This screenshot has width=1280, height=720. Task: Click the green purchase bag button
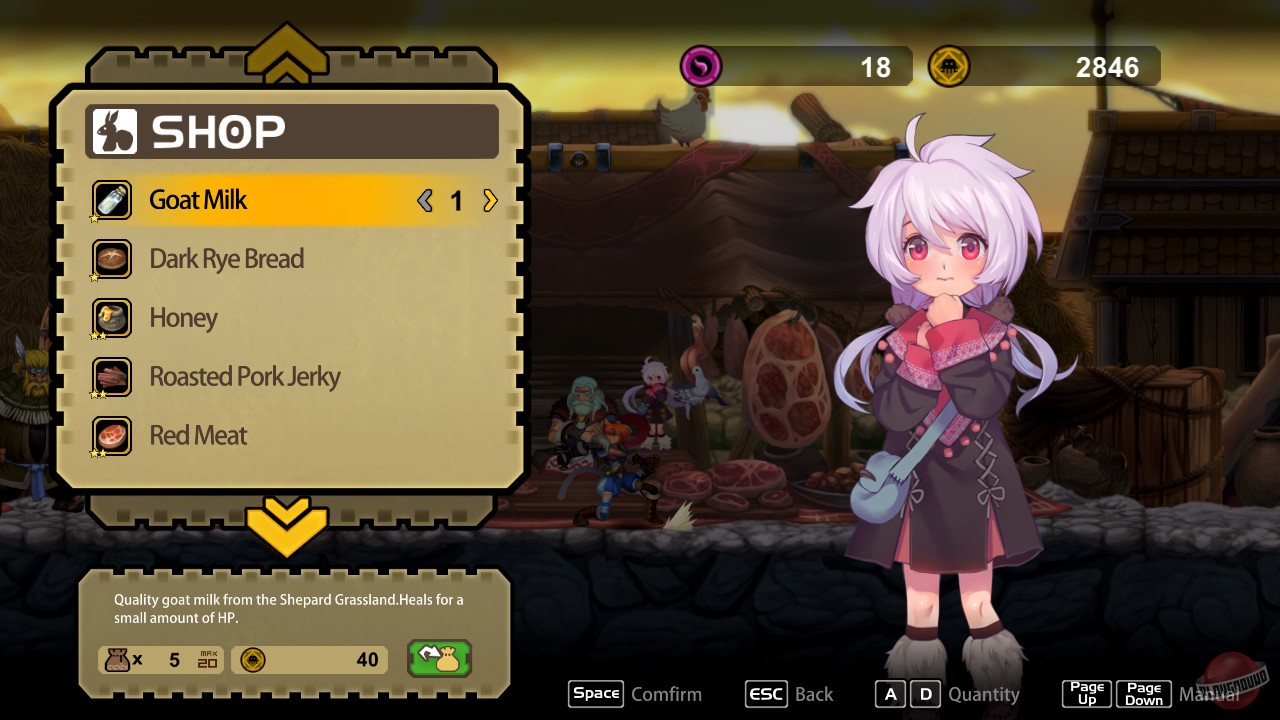click(x=439, y=659)
